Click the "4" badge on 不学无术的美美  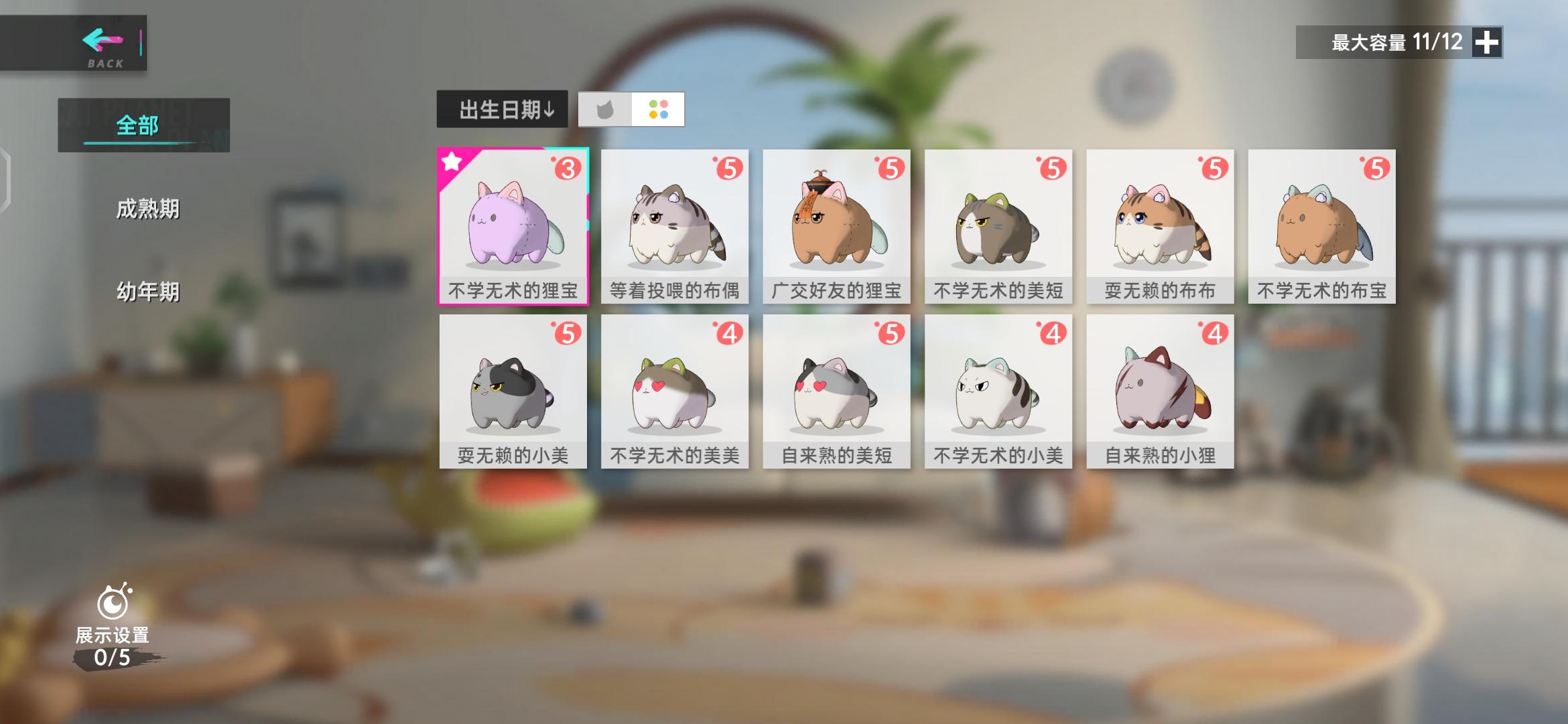pos(730,333)
